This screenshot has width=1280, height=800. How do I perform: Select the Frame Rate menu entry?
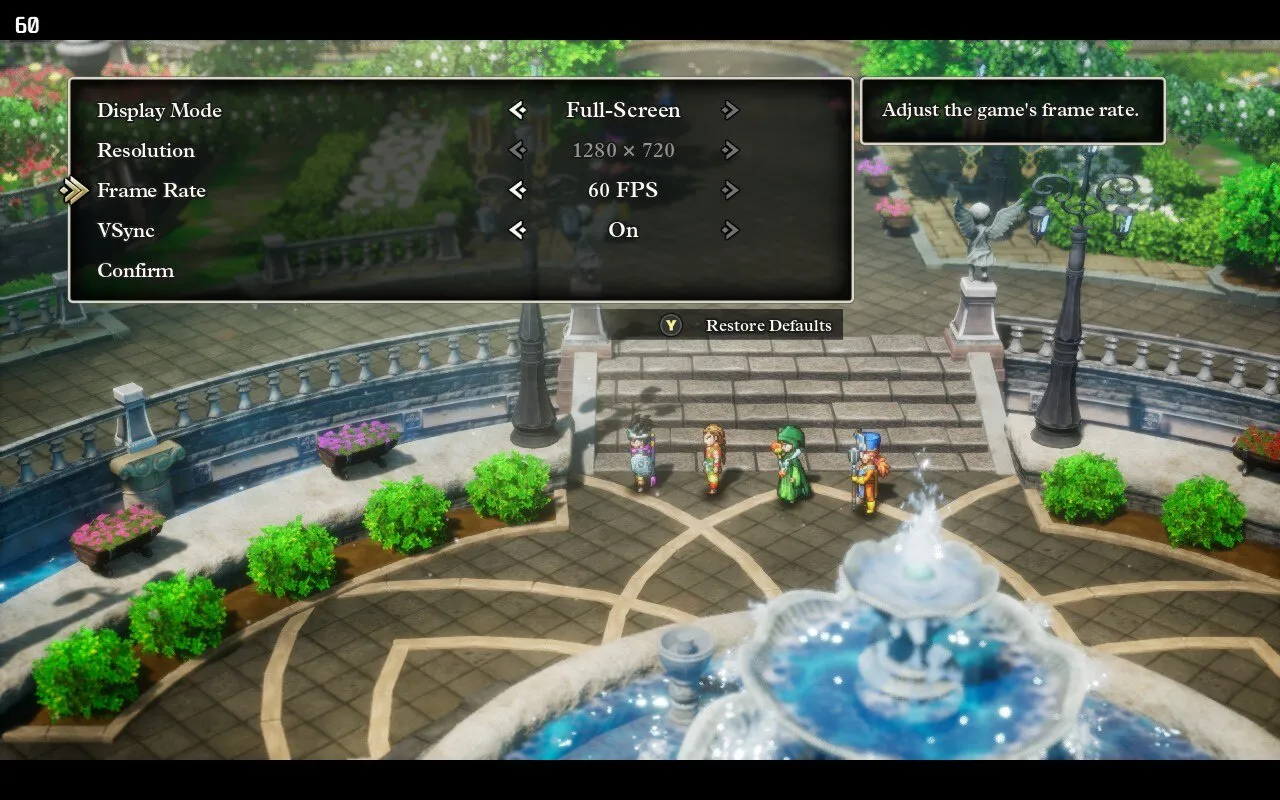tap(151, 190)
